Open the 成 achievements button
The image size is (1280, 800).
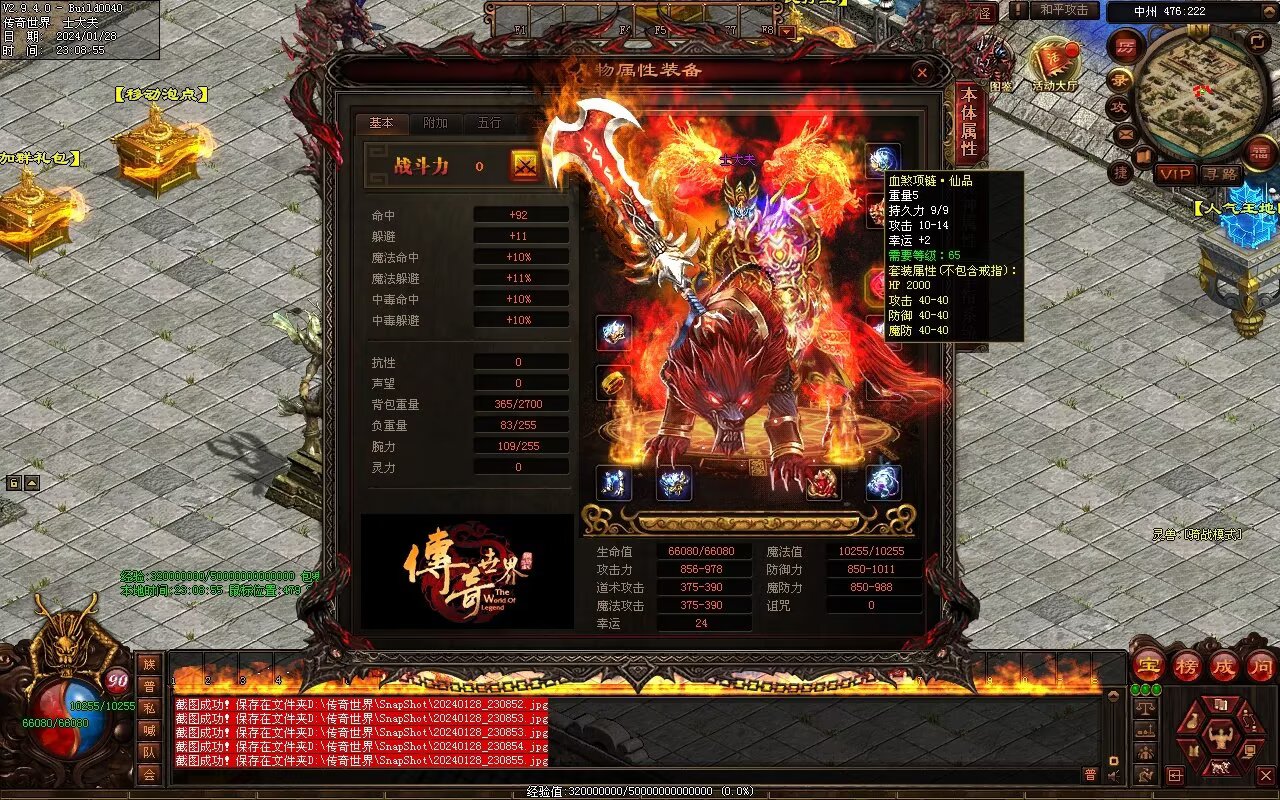point(1224,666)
